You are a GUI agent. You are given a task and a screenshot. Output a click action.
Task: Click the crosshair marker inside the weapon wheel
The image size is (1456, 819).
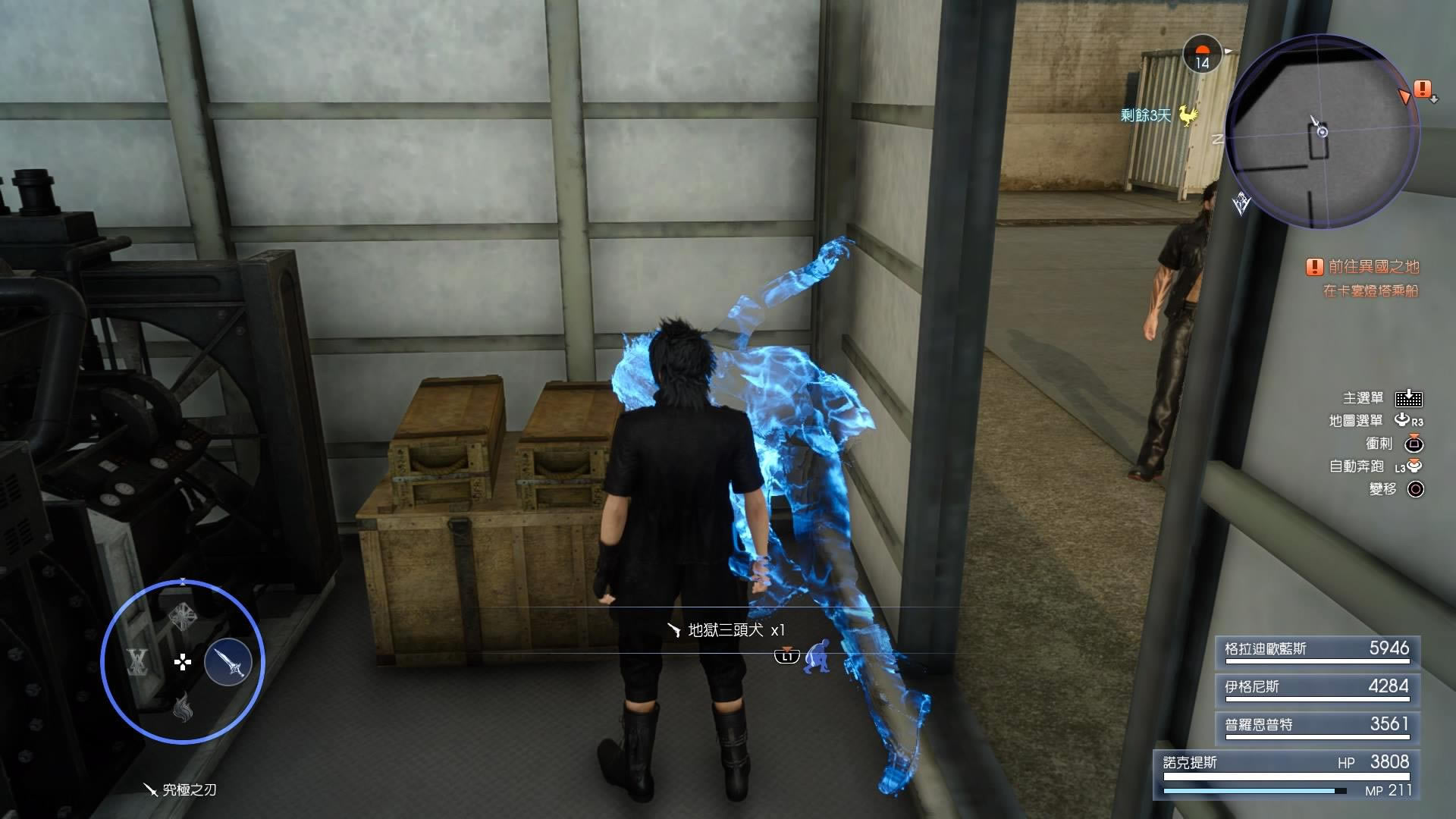[183, 662]
